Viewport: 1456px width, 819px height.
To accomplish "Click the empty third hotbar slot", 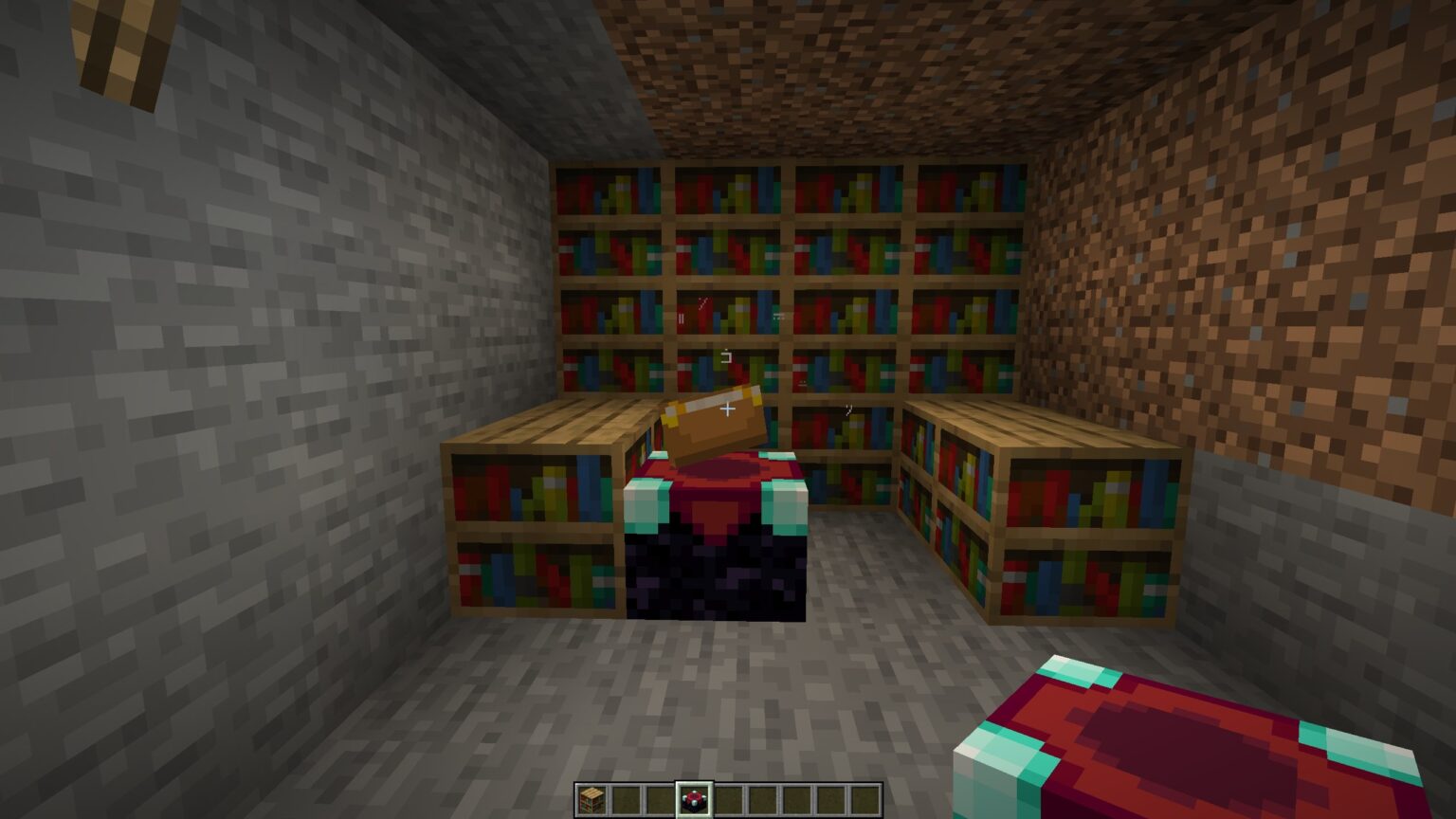I will point(660,801).
